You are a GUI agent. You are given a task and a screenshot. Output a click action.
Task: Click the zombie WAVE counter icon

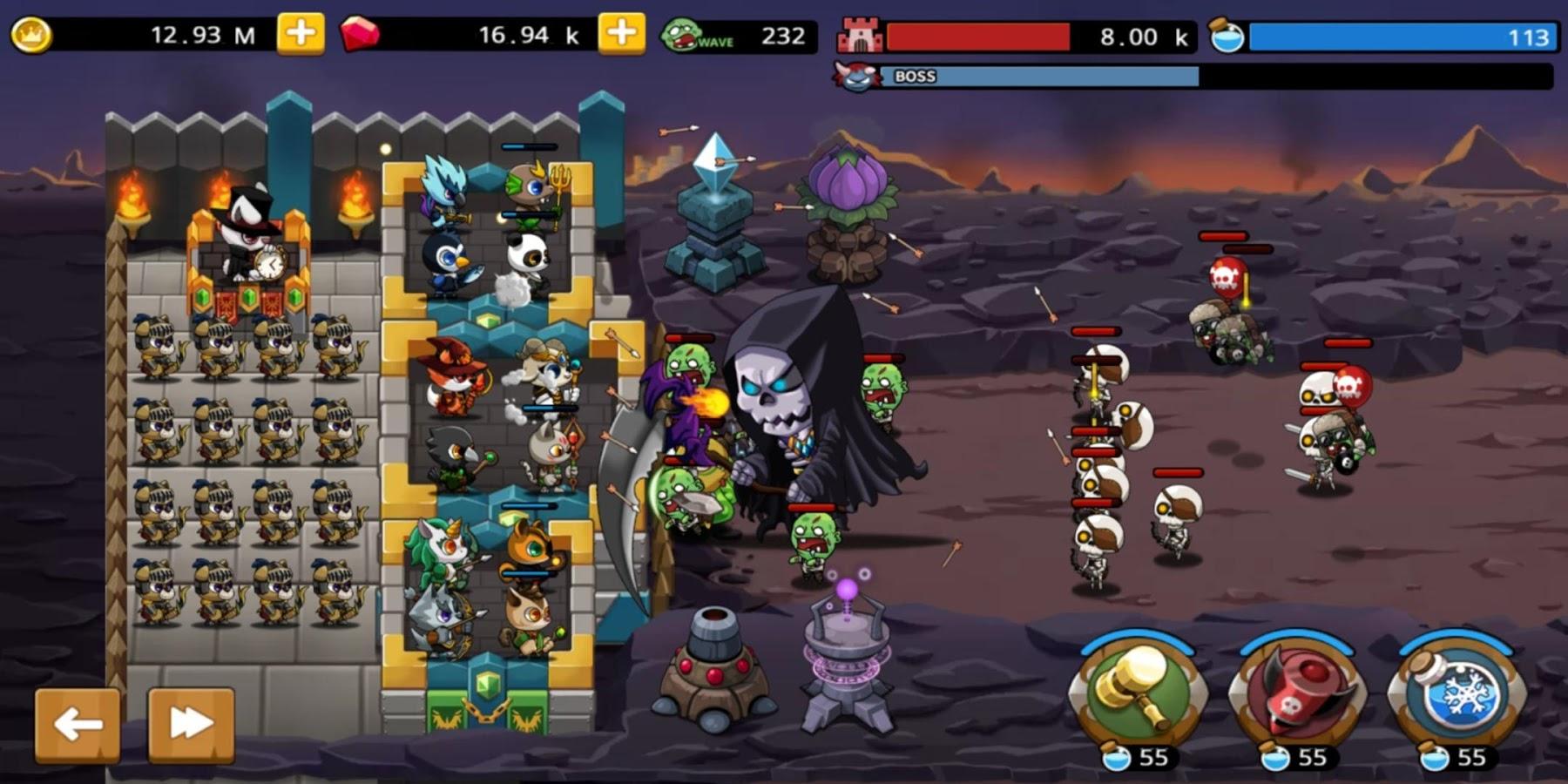[686, 33]
